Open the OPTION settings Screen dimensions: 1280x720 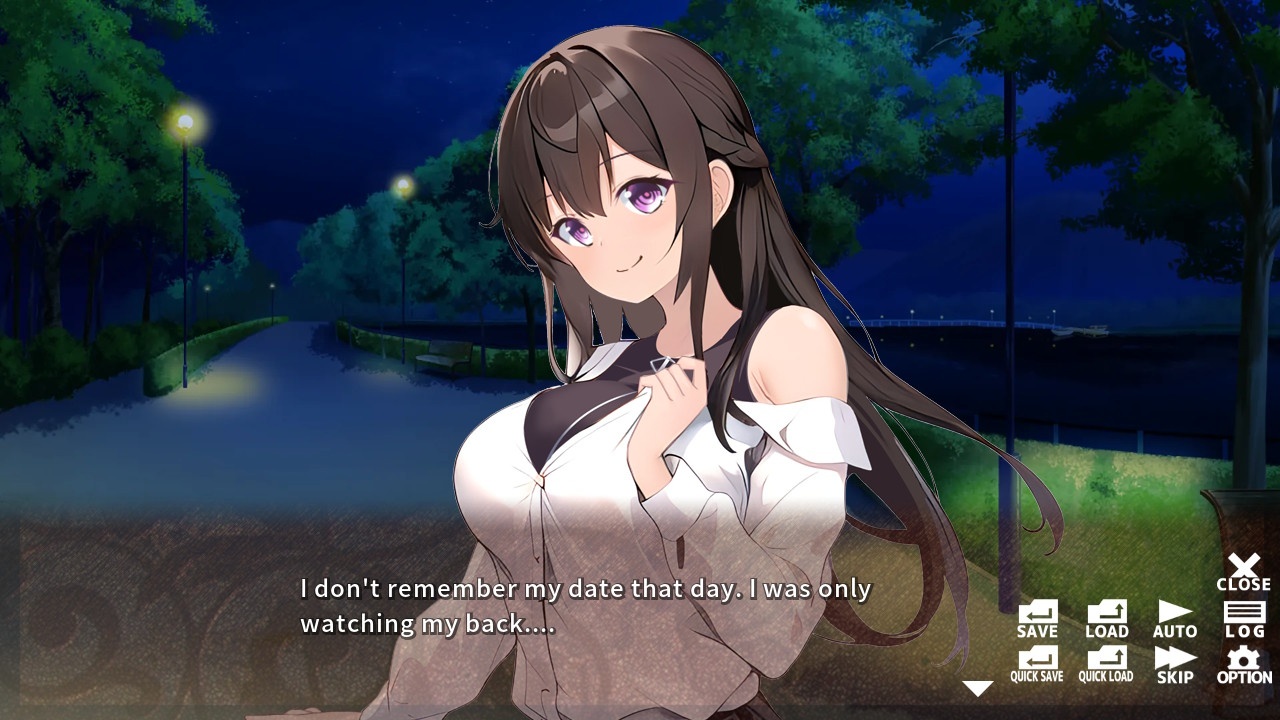(1243, 662)
